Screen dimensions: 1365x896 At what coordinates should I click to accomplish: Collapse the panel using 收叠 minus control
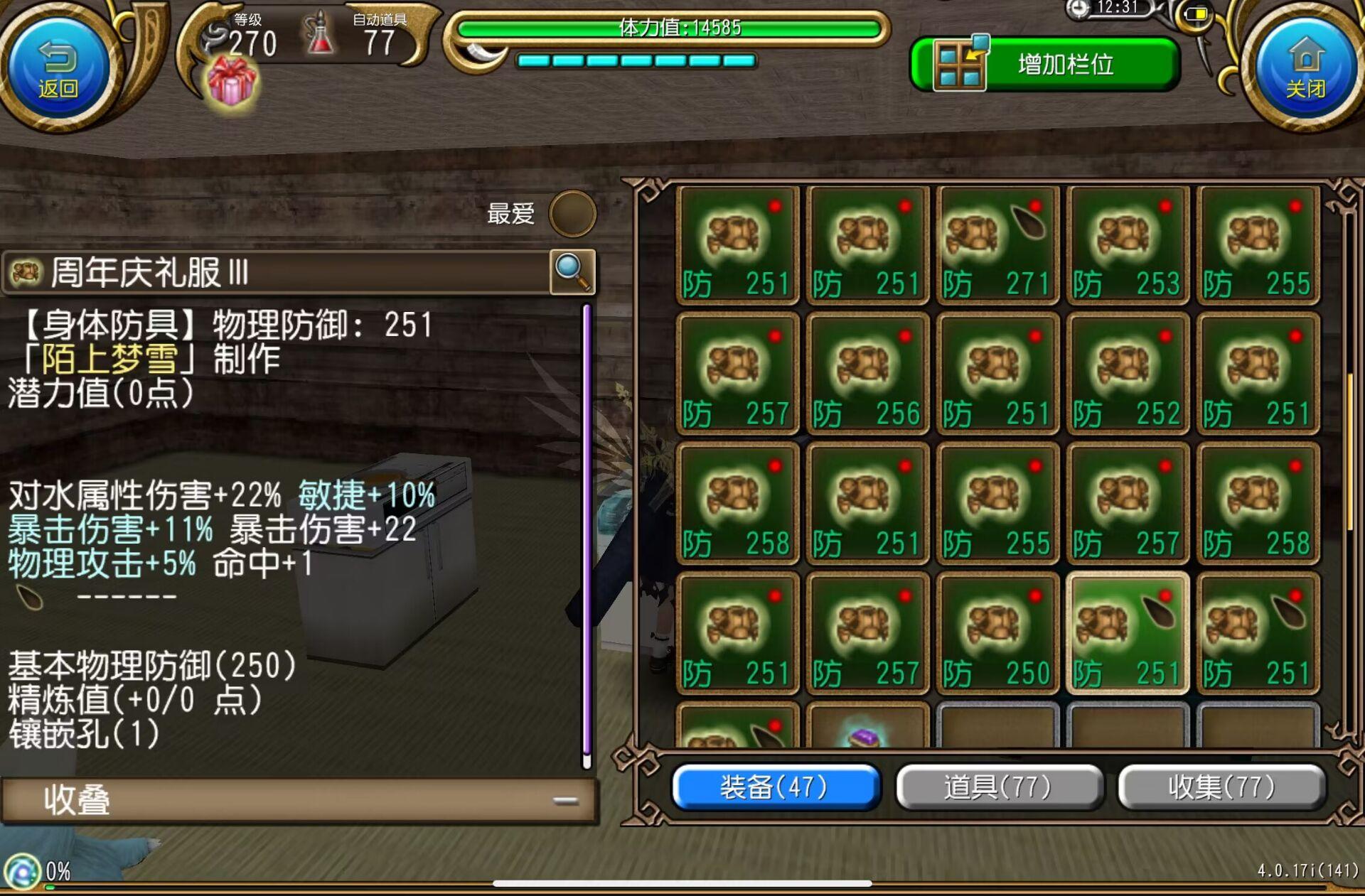pos(564,800)
